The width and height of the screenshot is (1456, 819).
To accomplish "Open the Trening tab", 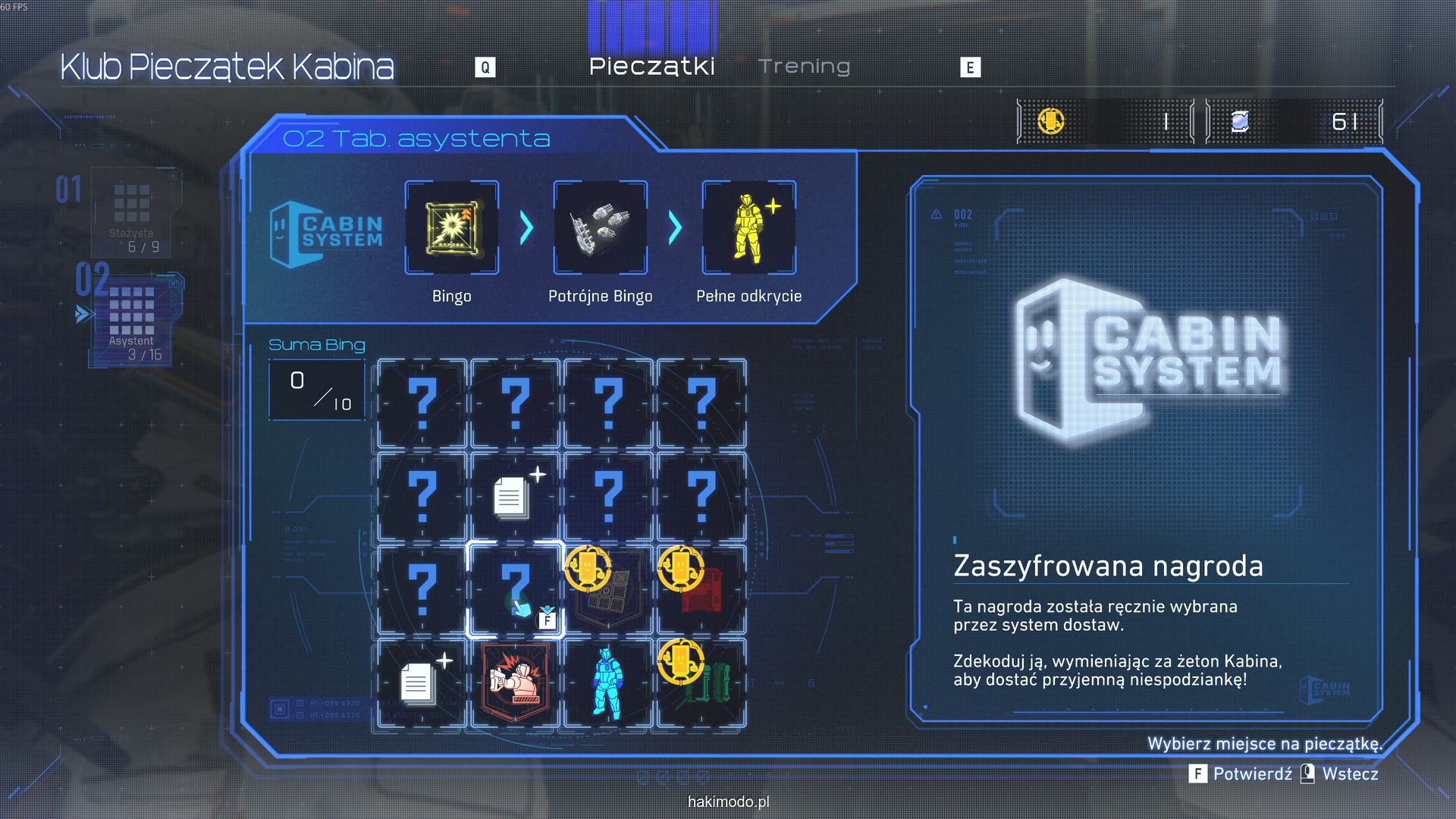I will point(804,67).
